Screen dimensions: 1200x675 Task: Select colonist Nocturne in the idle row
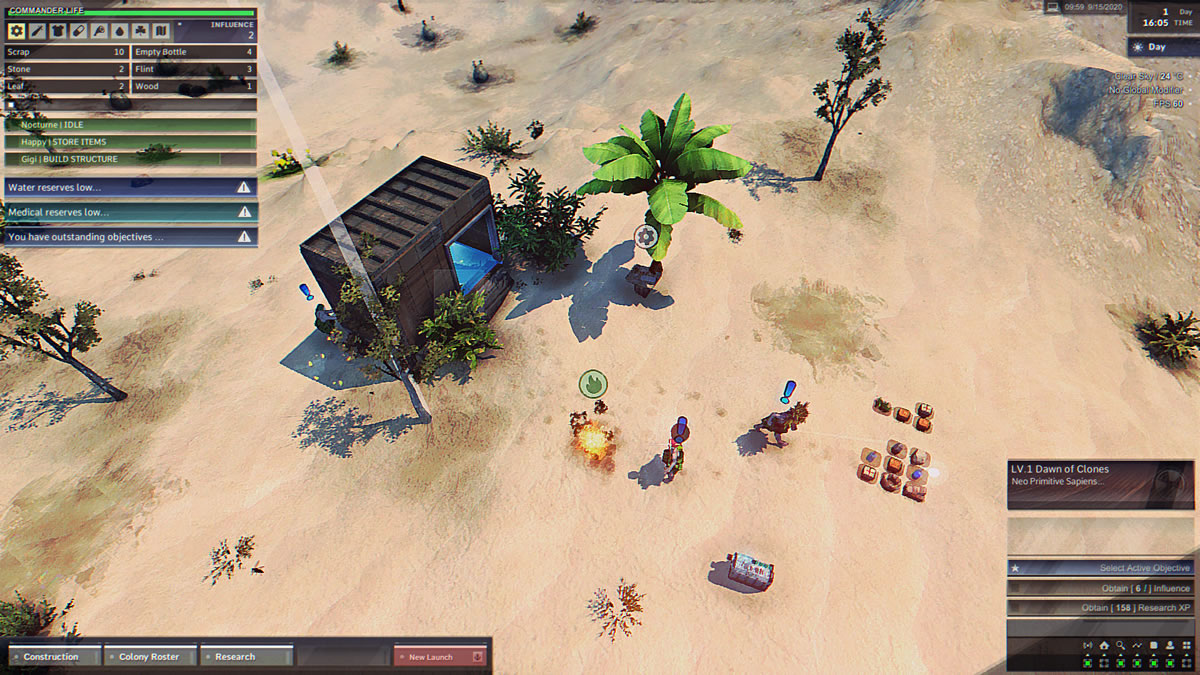click(x=131, y=125)
